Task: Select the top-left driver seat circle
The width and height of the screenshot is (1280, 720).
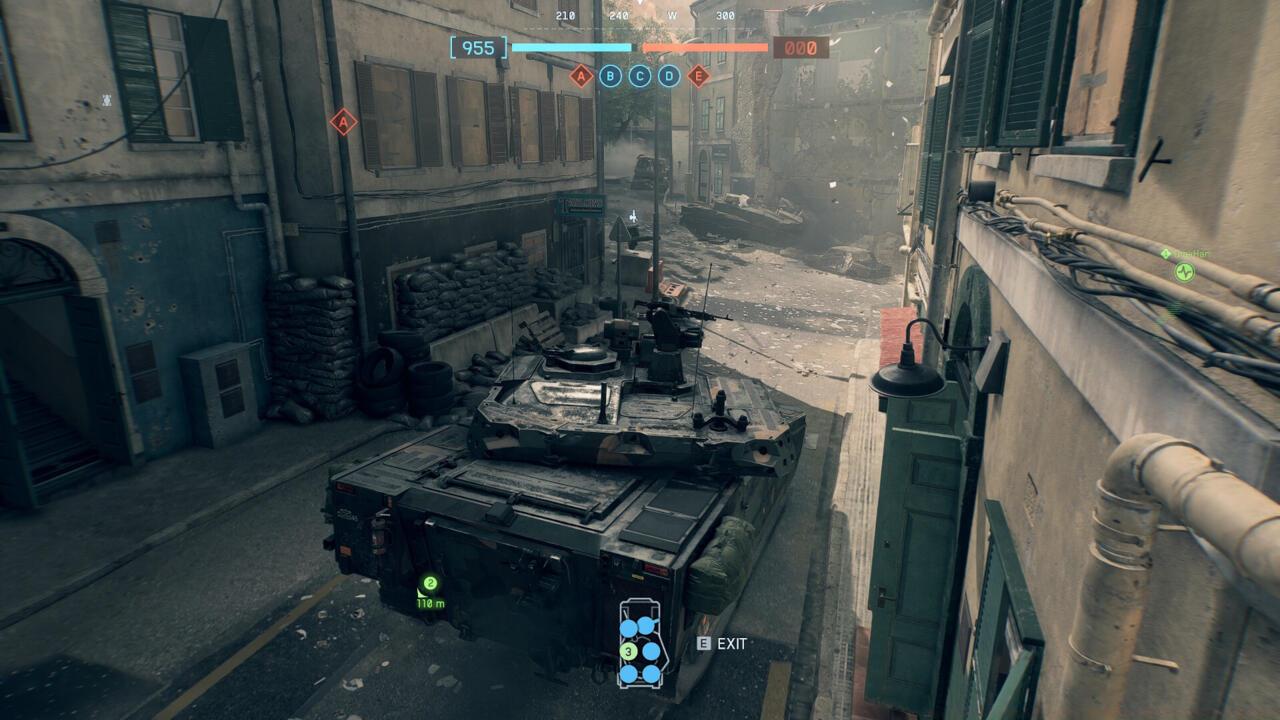Action: tap(630, 628)
